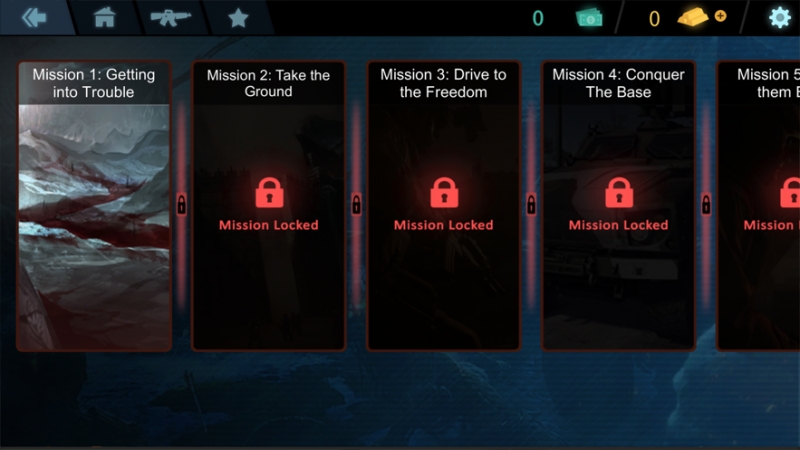This screenshot has height=450, width=800.
Task: Go back with the arrow button
Action: 34,17
